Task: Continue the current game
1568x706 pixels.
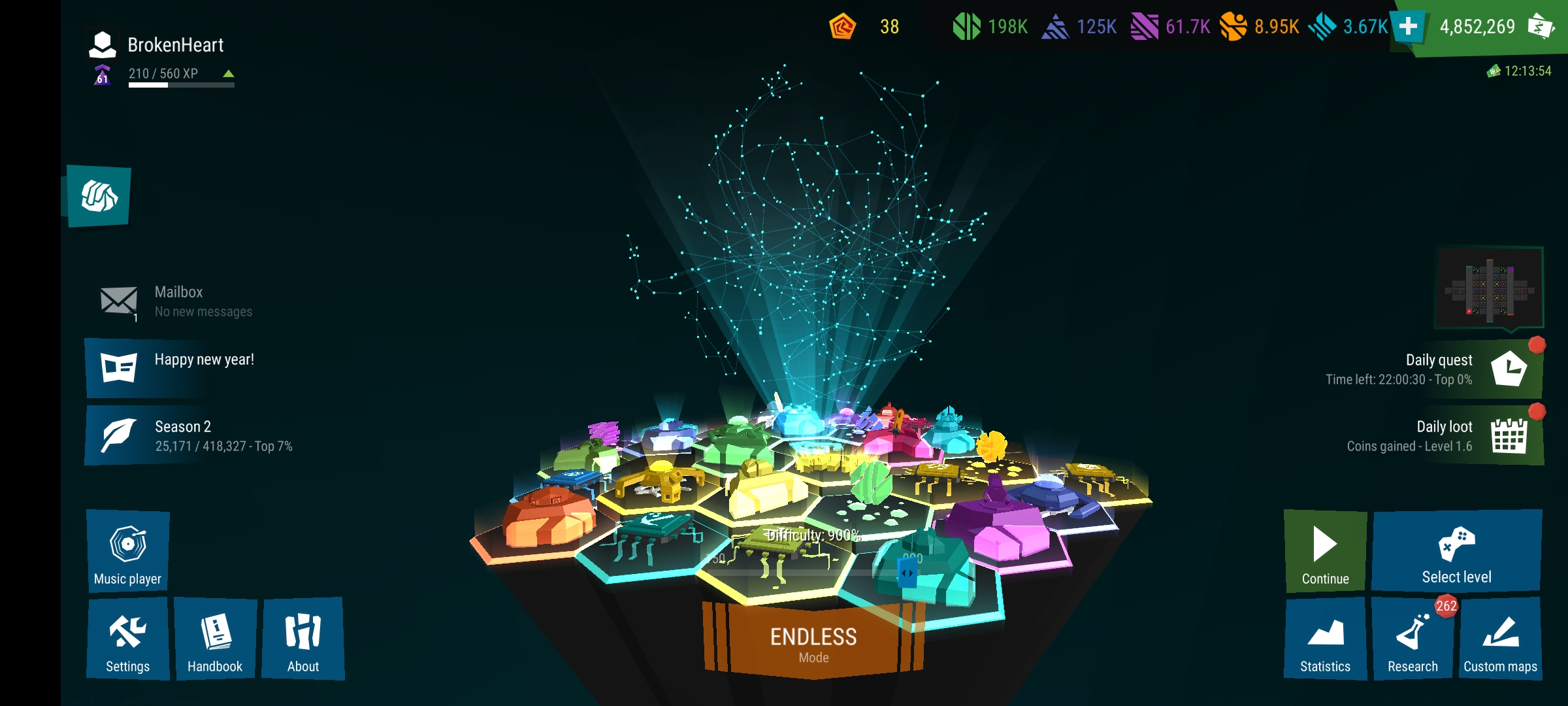Action: 1325,551
